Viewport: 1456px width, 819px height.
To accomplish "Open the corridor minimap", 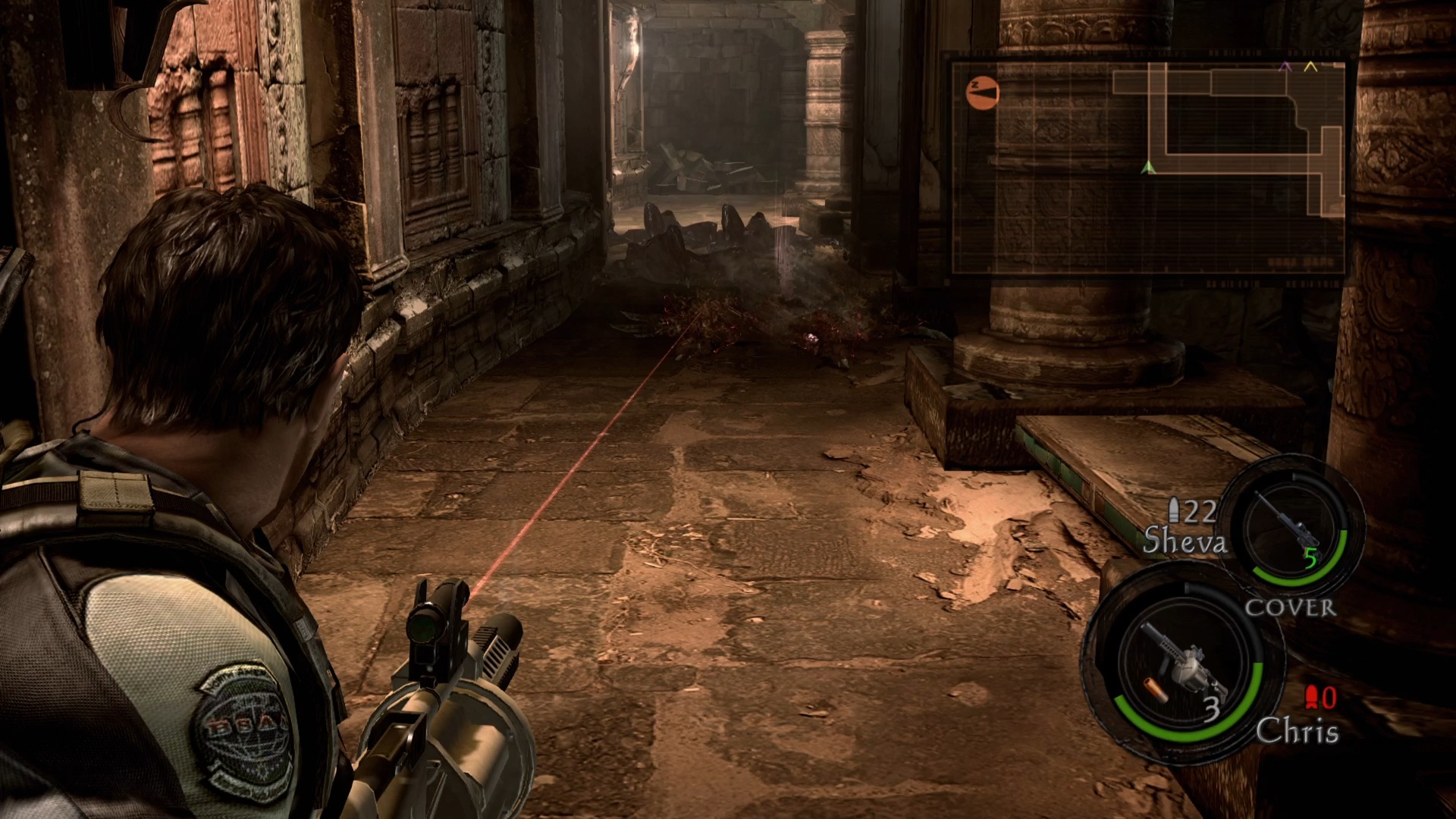I will tap(1148, 167).
